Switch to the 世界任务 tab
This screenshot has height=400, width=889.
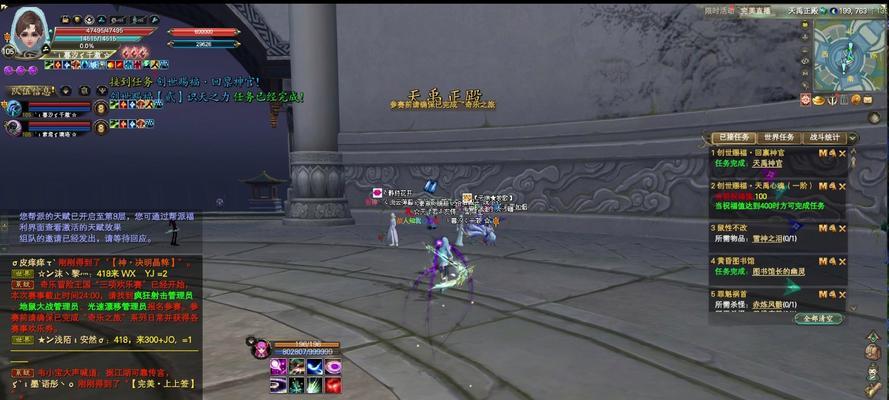pos(779,137)
